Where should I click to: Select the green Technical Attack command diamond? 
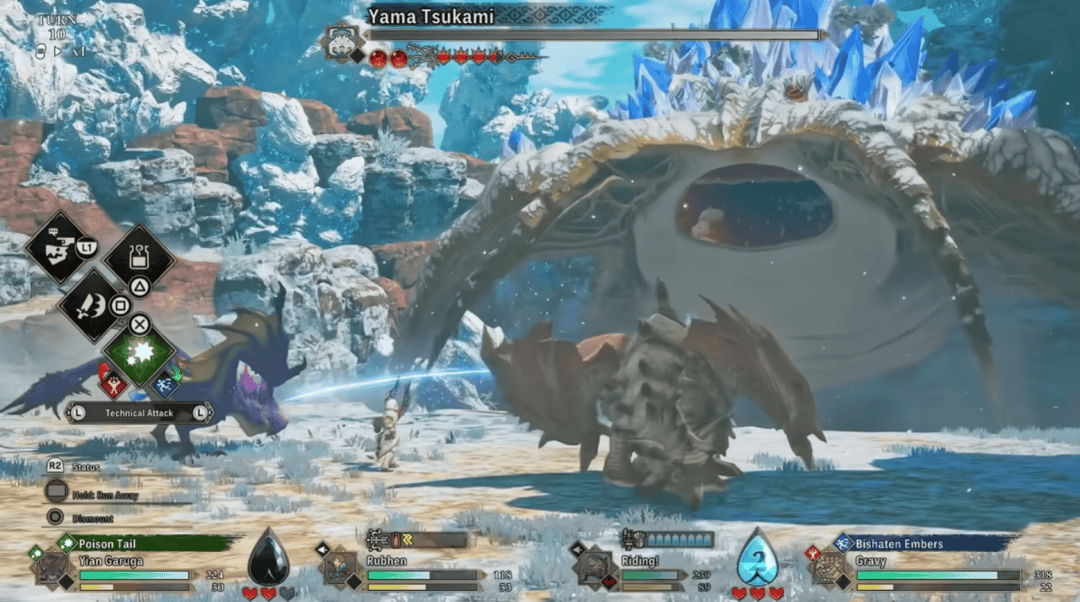[x=140, y=350]
